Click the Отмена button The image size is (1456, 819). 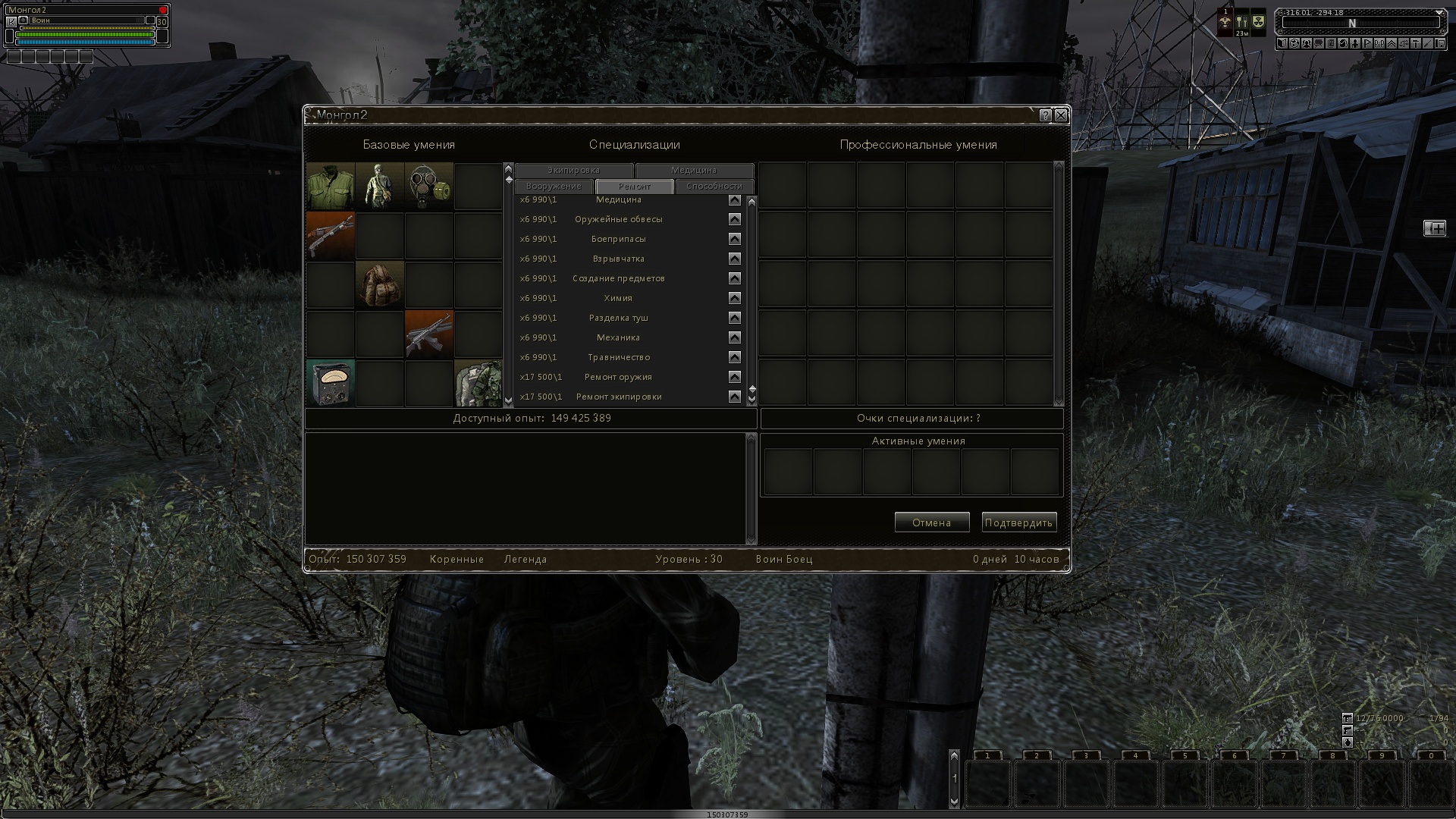(931, 522)
